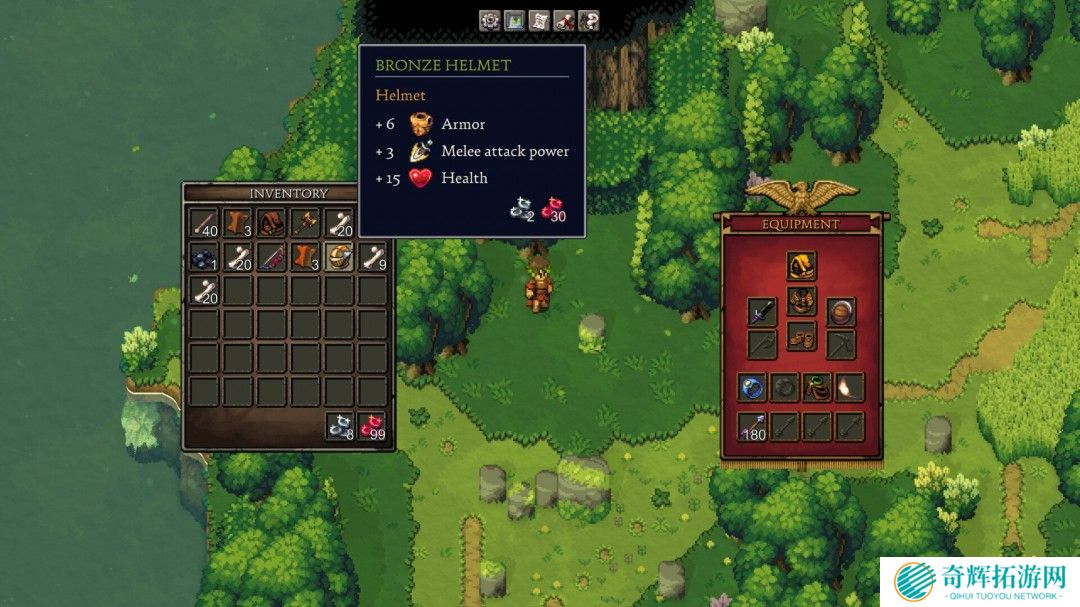
Task: Click the equipped arrow stack of 180
Action: [x=752, y=427]
